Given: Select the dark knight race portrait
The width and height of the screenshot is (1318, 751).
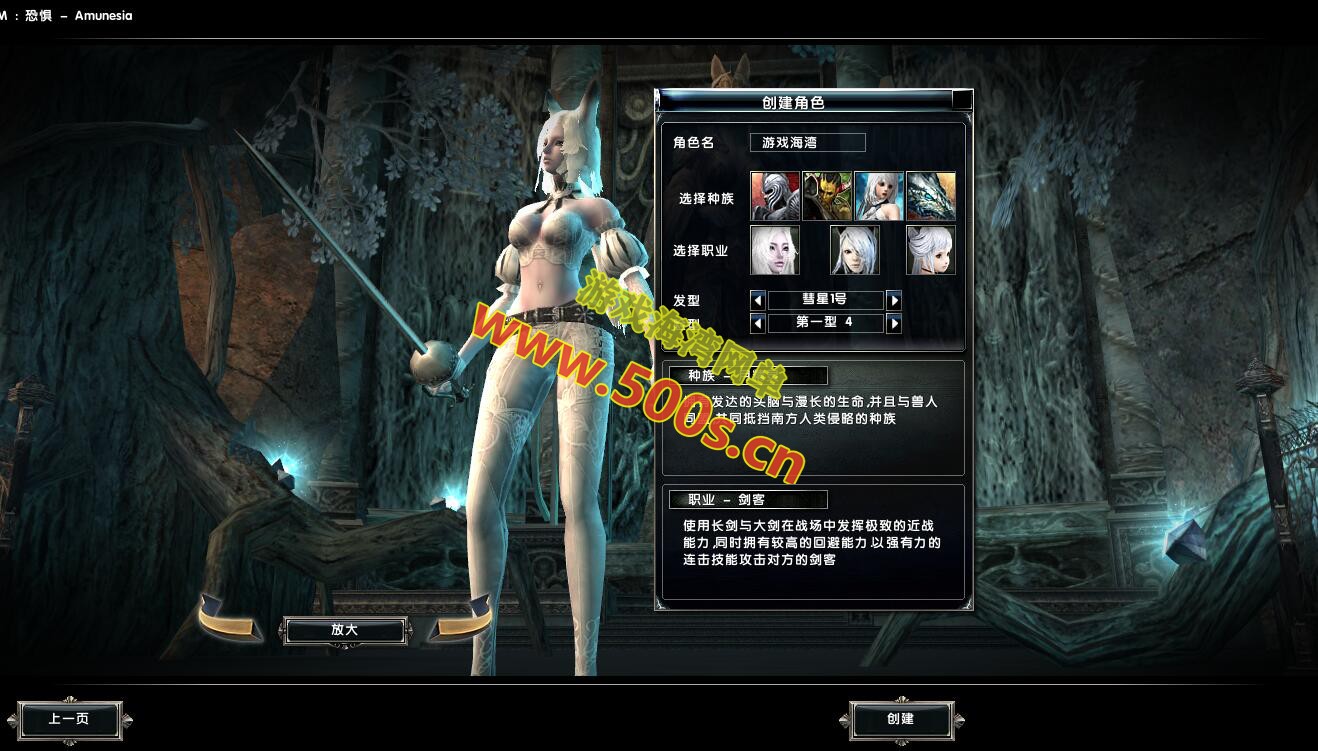Looking at the screenshot, I should tap(775, 195).
